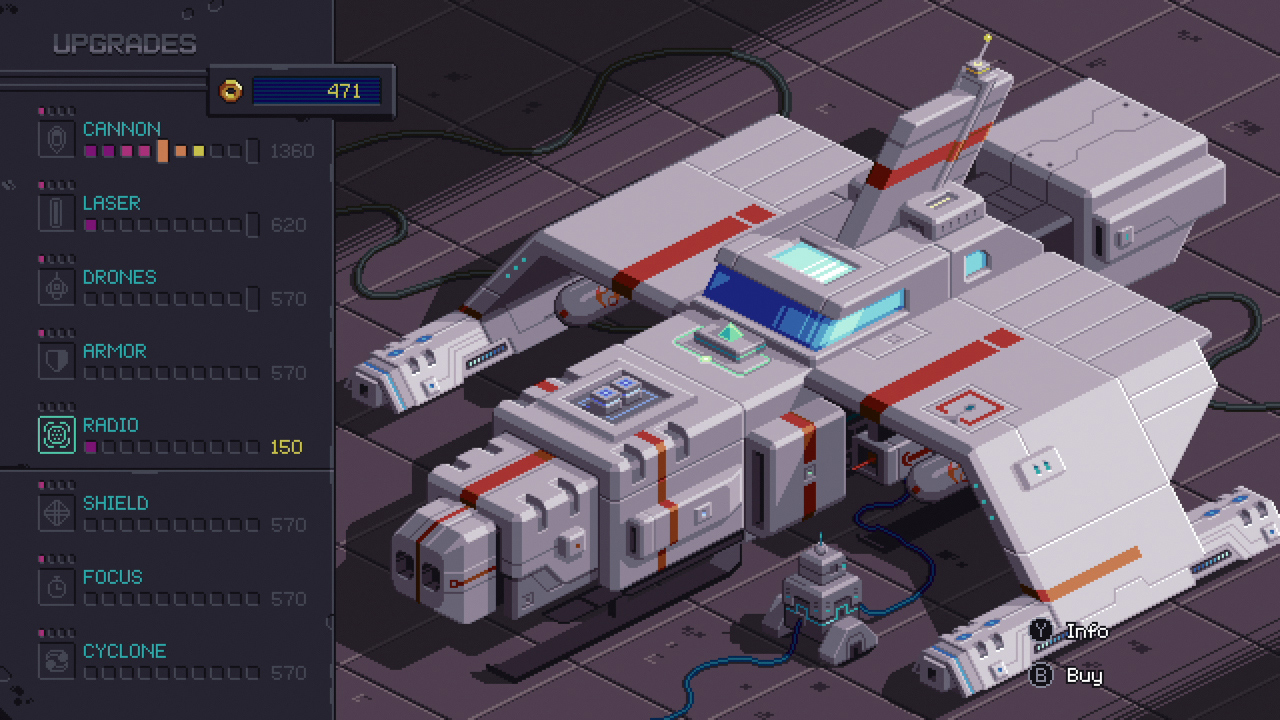Select the first filled pip on Laser bar
Viewport: 1280px width, 720px height.
[x=89, y=225]
